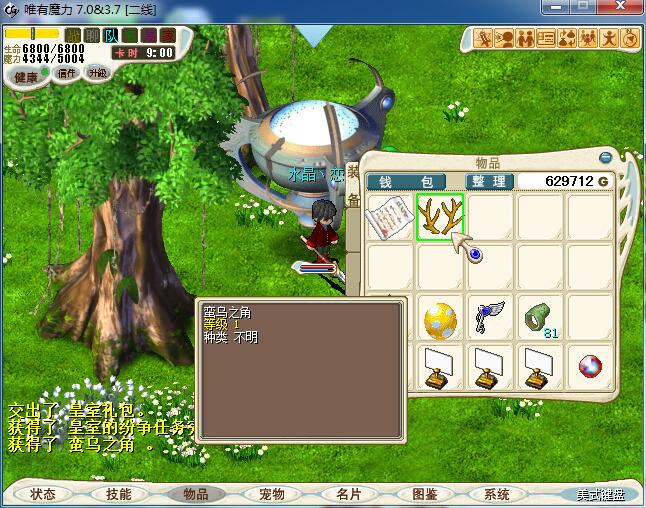Image resolution: width=646 pixels, height=508 pixels.
Task: Click the 健康 health button
Action: point(25,77)
